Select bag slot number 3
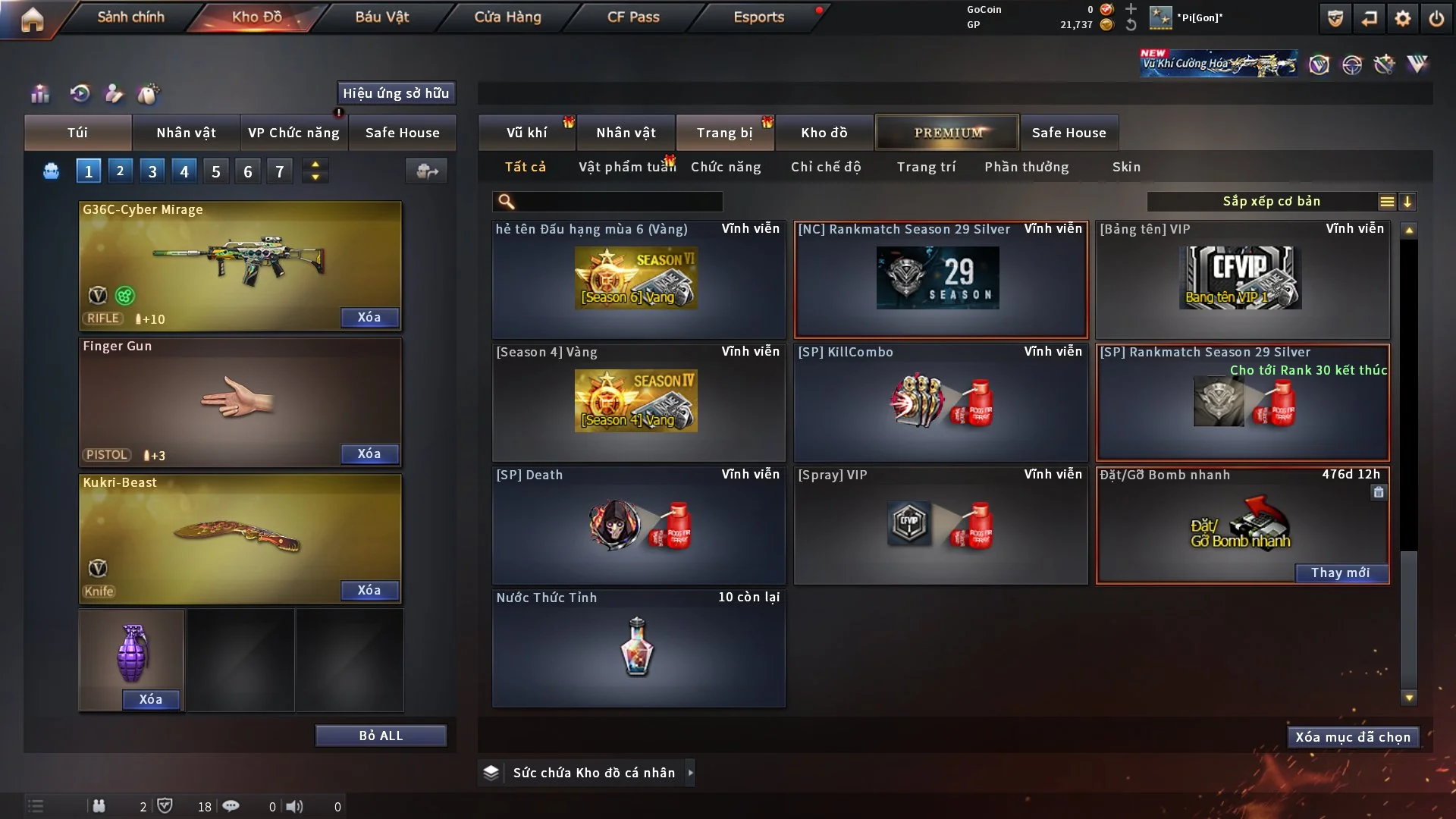This screenshot has height=819, width=1456. [152, 171]
